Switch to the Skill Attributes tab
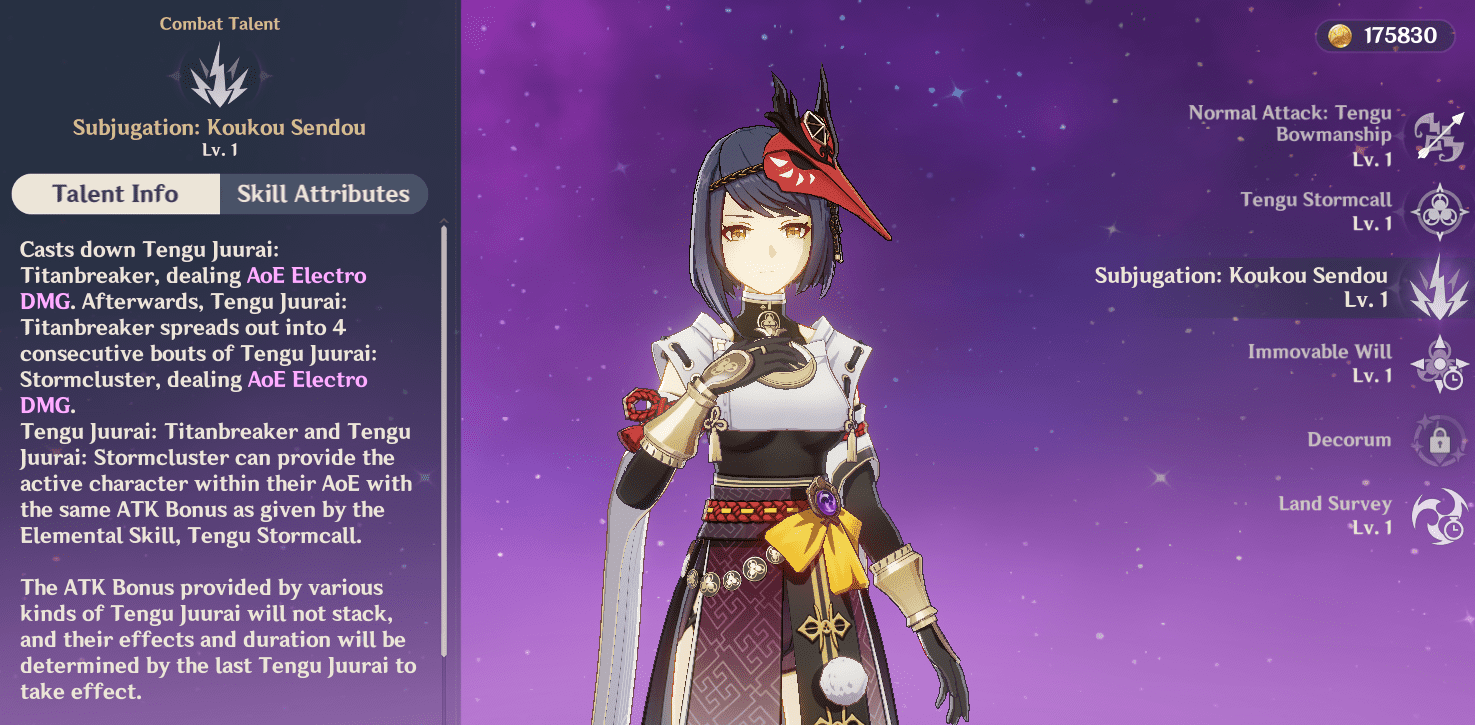 click(x=323, y=193)
